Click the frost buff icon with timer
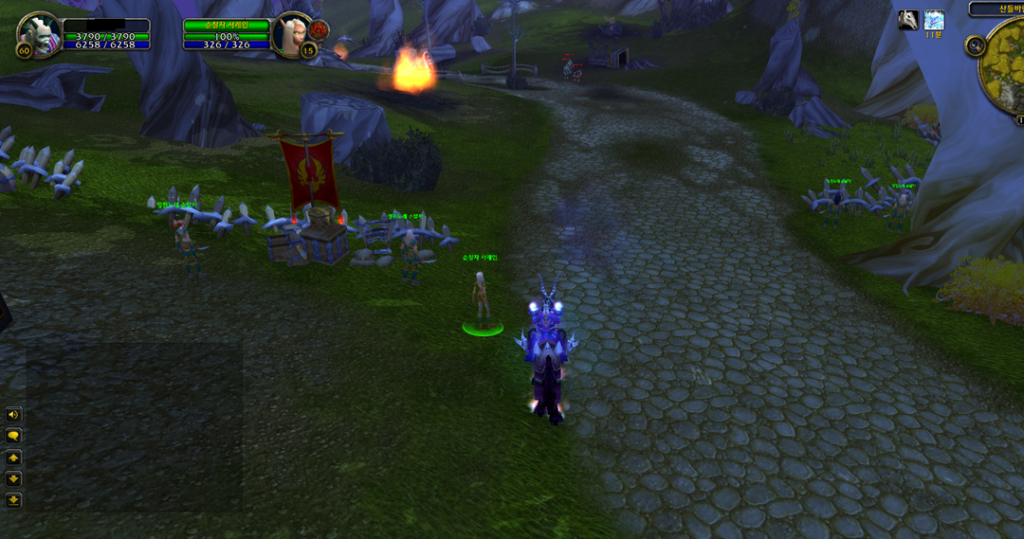Viewport: 1024px width, 539px height. [934, 20]
